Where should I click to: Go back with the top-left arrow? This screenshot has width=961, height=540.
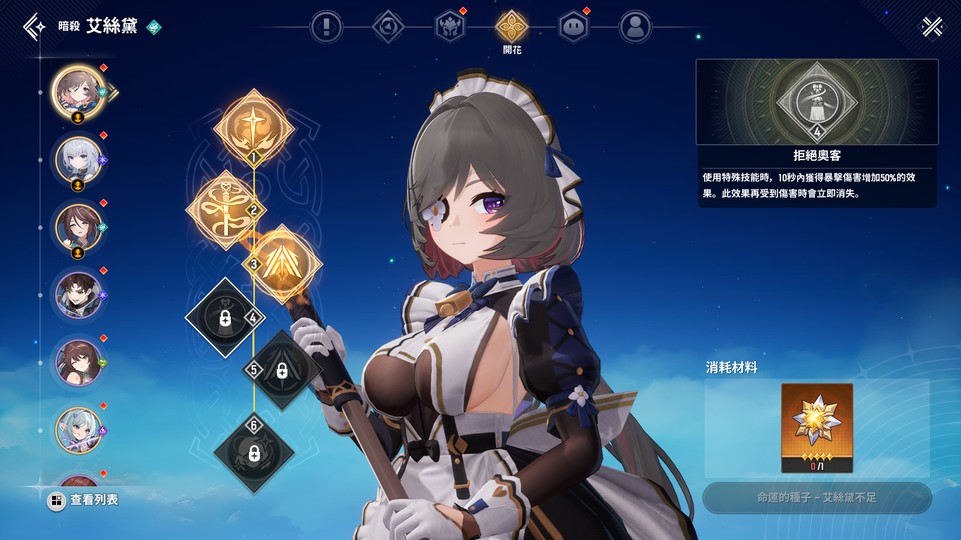pos(35,26)
